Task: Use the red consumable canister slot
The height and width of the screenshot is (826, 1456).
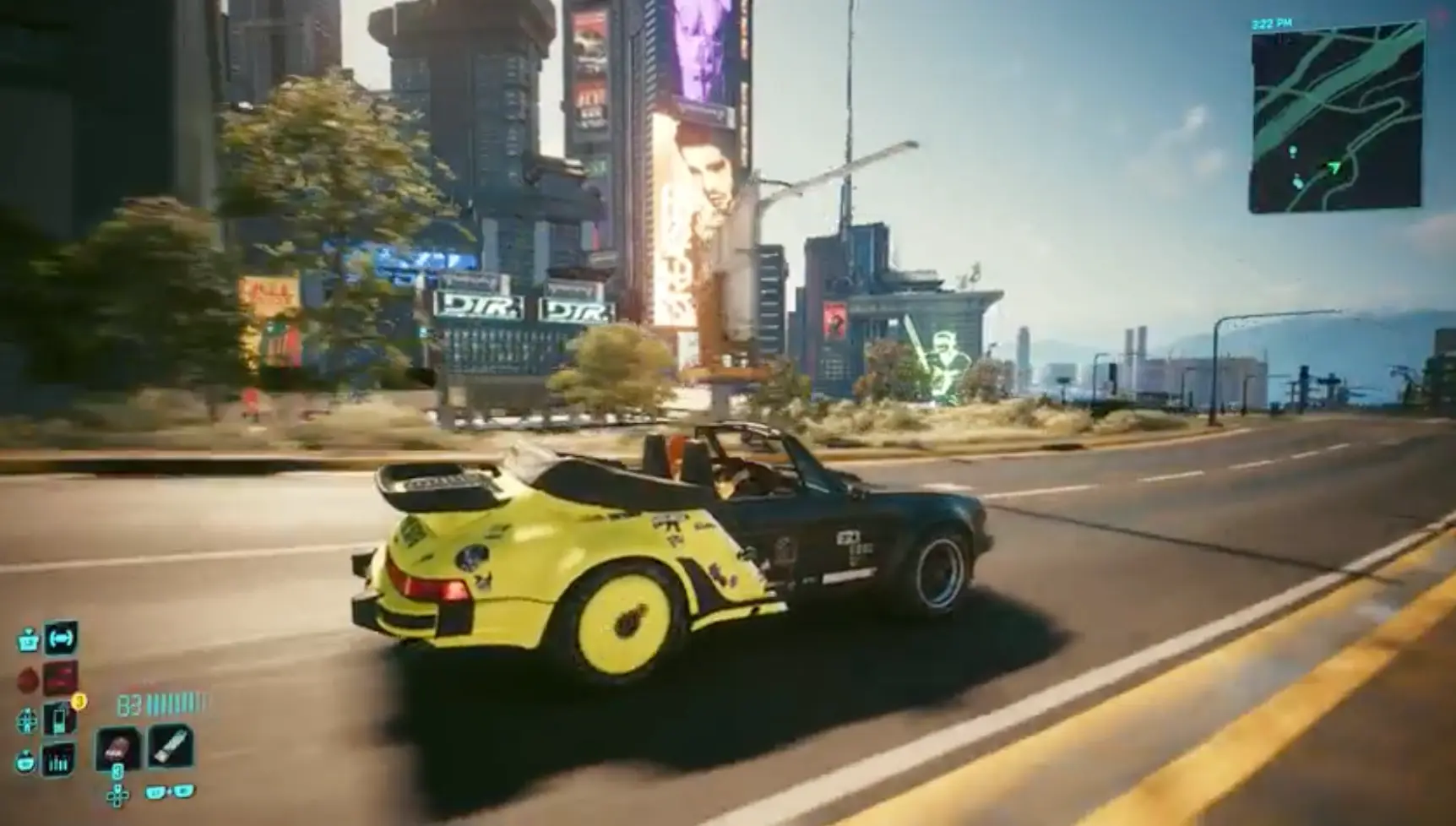Action: click(117, 748)
